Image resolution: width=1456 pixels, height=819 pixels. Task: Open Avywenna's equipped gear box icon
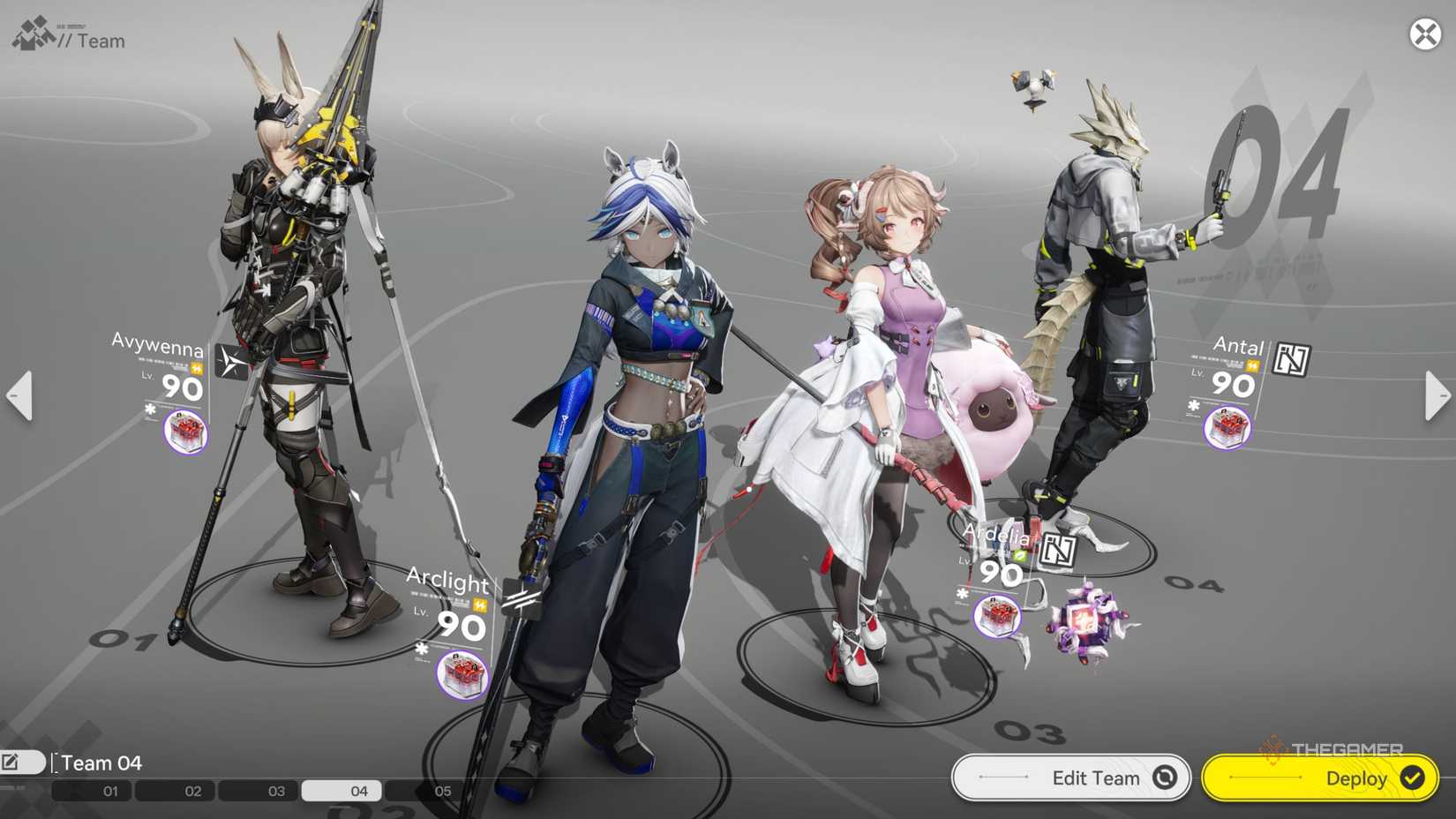coord(185,430)
